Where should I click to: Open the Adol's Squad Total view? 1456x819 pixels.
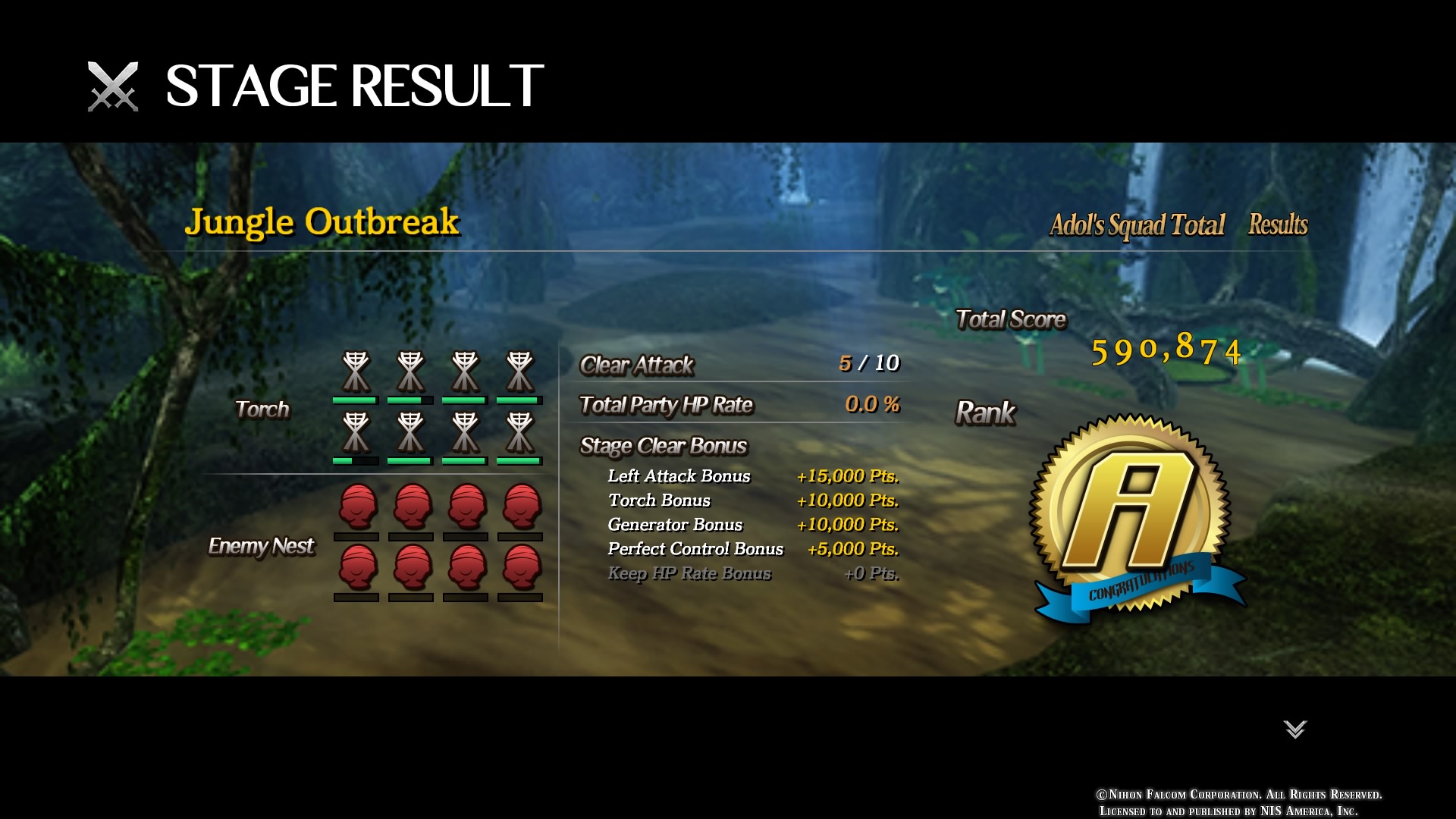1138,224
